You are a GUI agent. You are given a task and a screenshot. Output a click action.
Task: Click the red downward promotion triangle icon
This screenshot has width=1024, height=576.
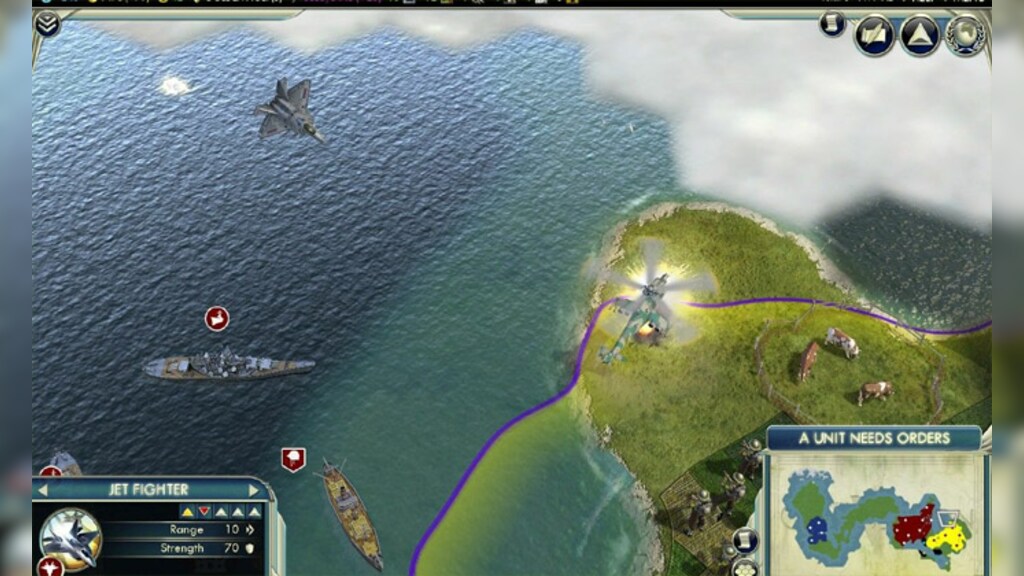point(204,511)
